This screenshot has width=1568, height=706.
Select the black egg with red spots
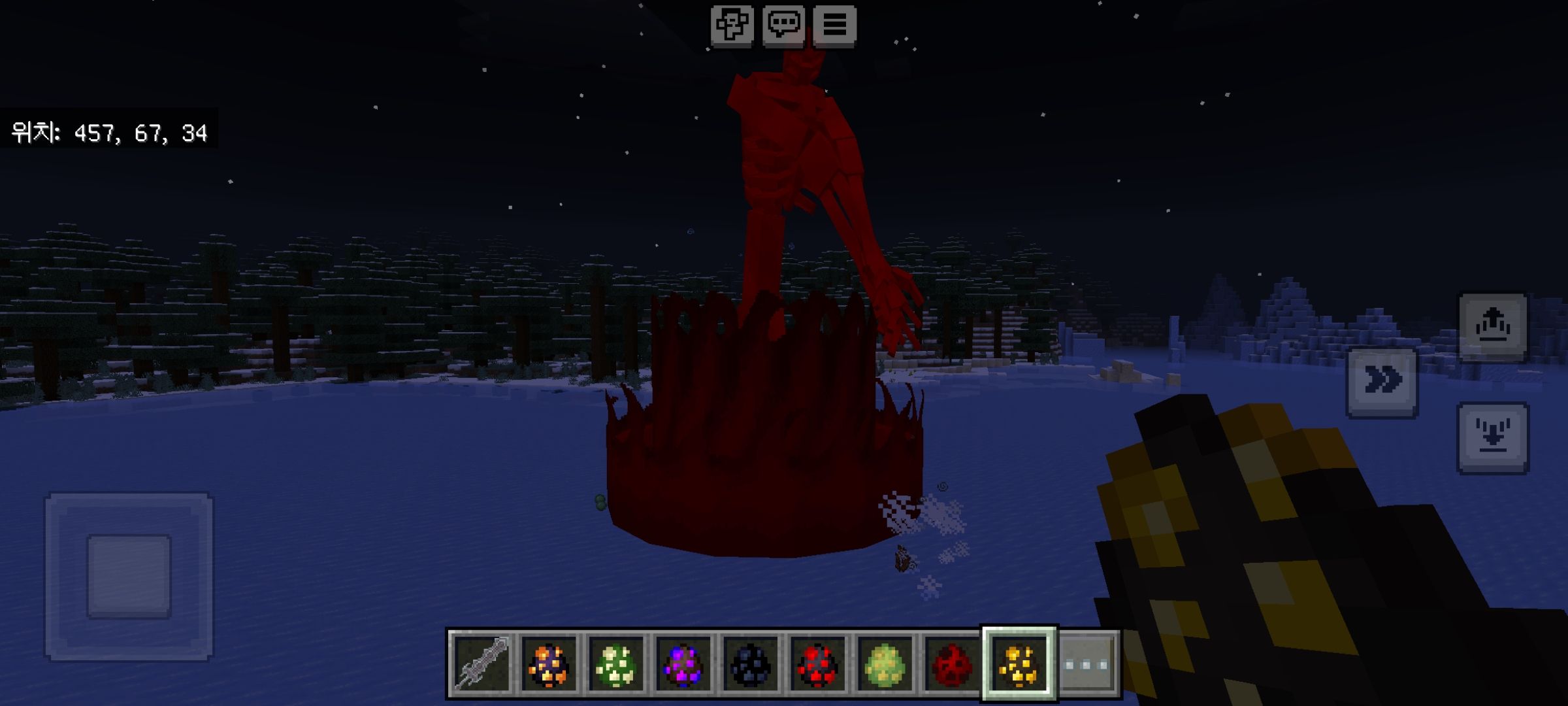click(817, 664)
